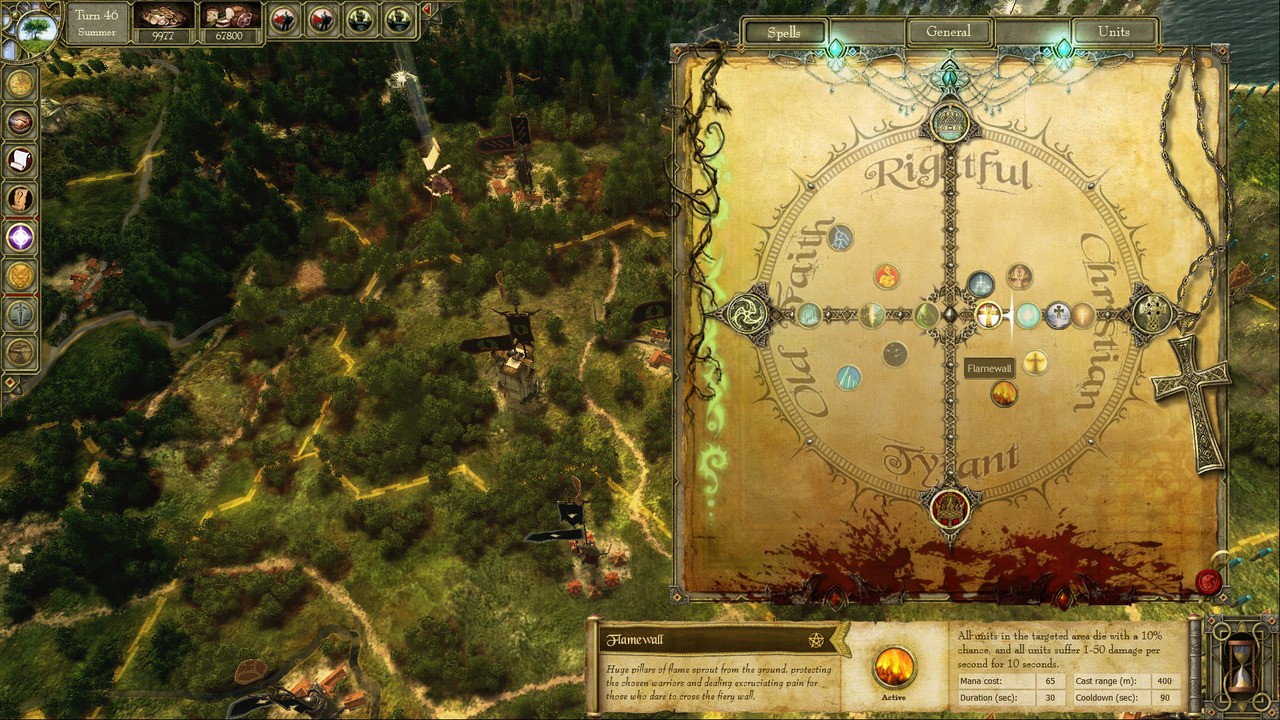Select the glowing purple star sidebar icon

click(20, 237)
